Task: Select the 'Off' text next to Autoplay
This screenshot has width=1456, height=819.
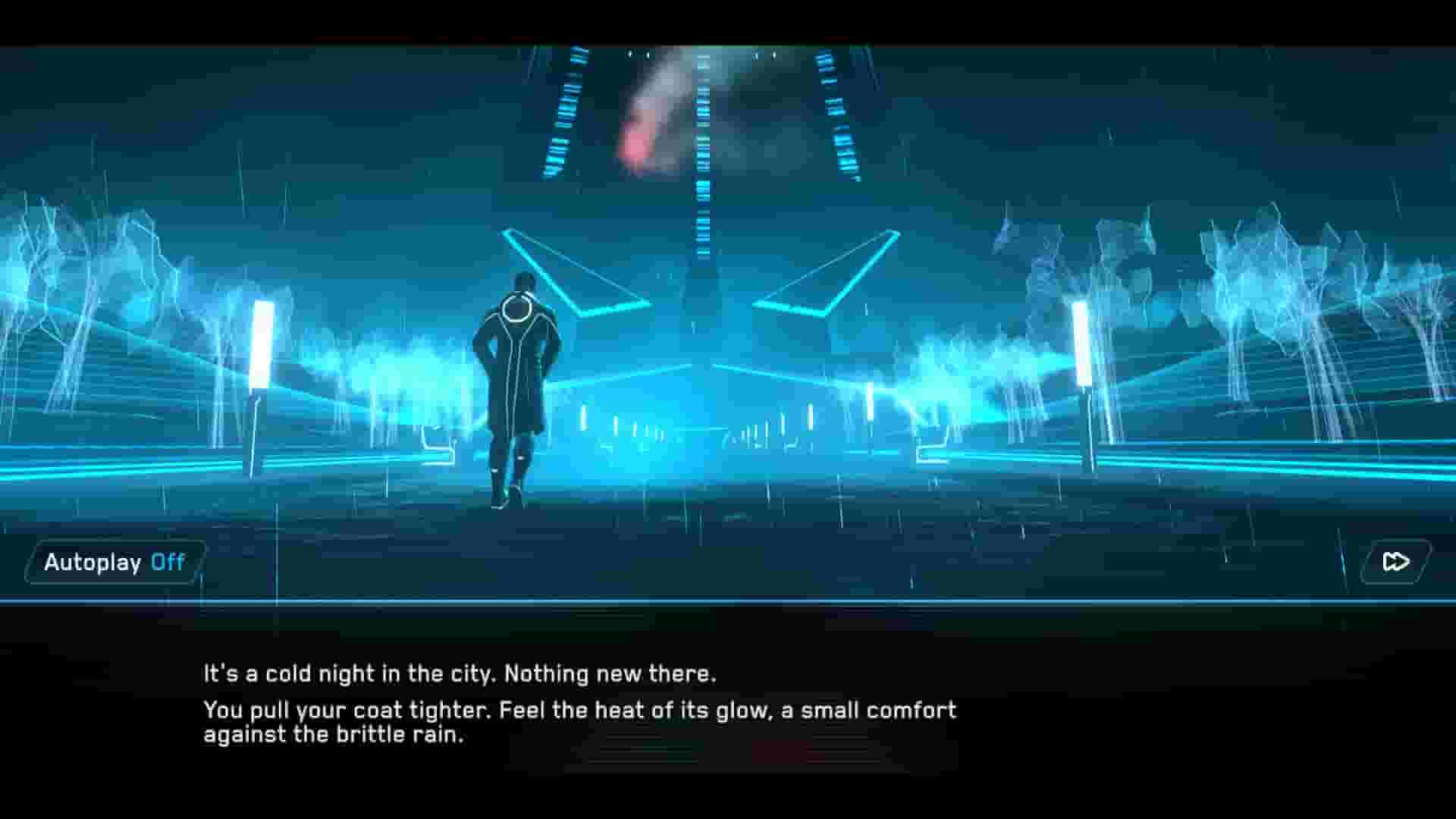Action: (166, 562)
